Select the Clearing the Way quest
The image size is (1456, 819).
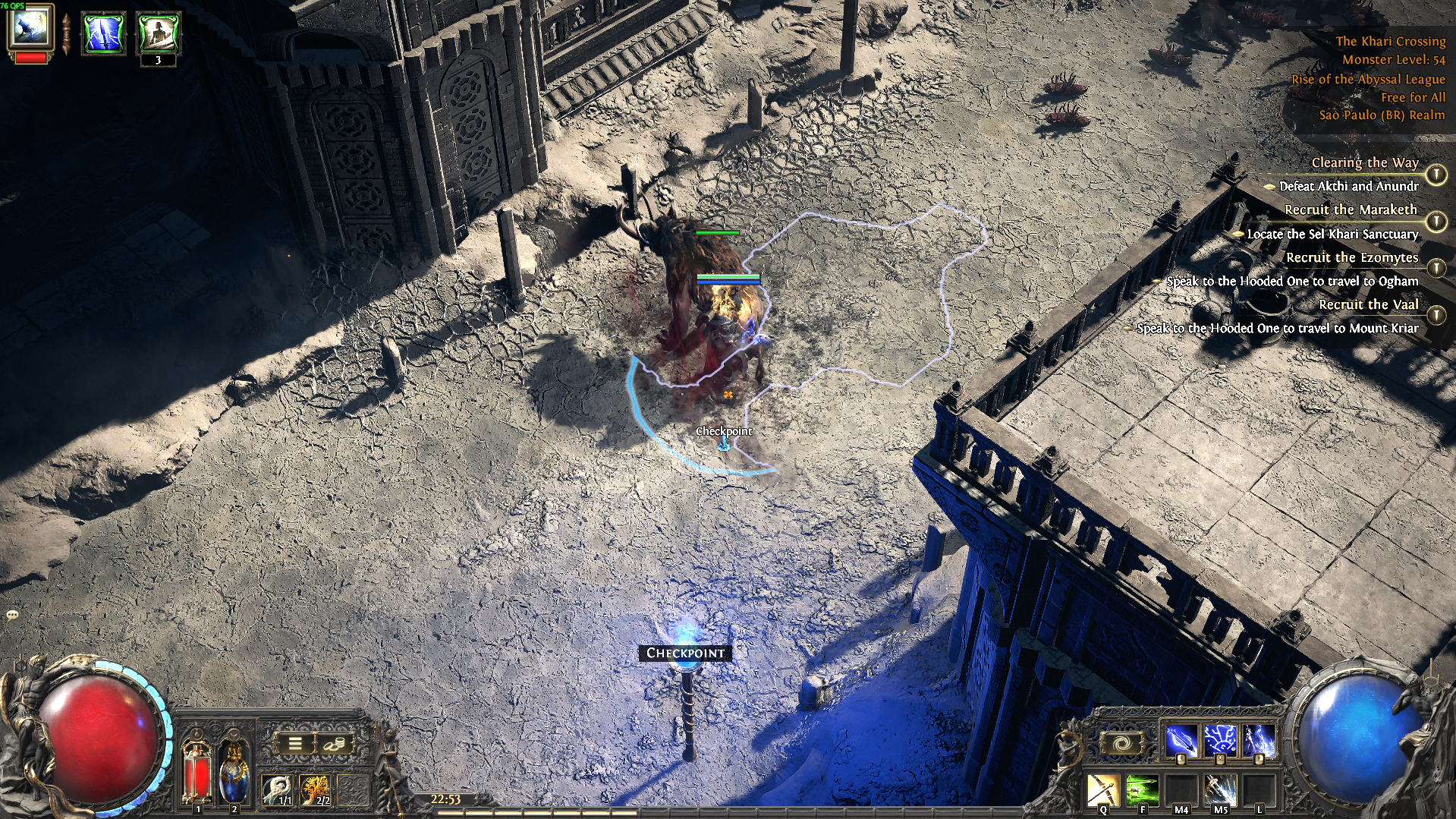tap(1364, 162)
